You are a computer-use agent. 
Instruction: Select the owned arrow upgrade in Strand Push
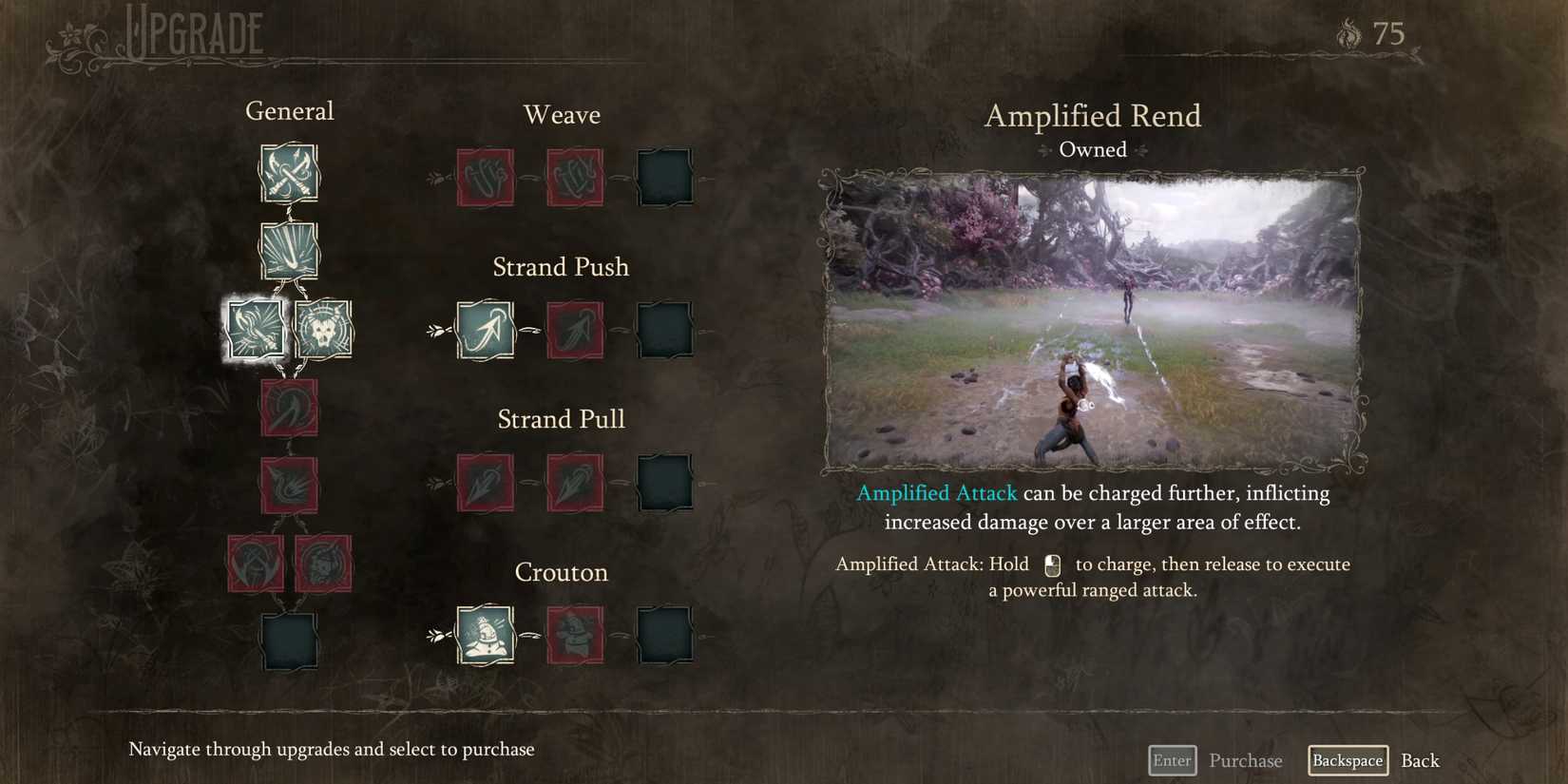pos(485,330)
